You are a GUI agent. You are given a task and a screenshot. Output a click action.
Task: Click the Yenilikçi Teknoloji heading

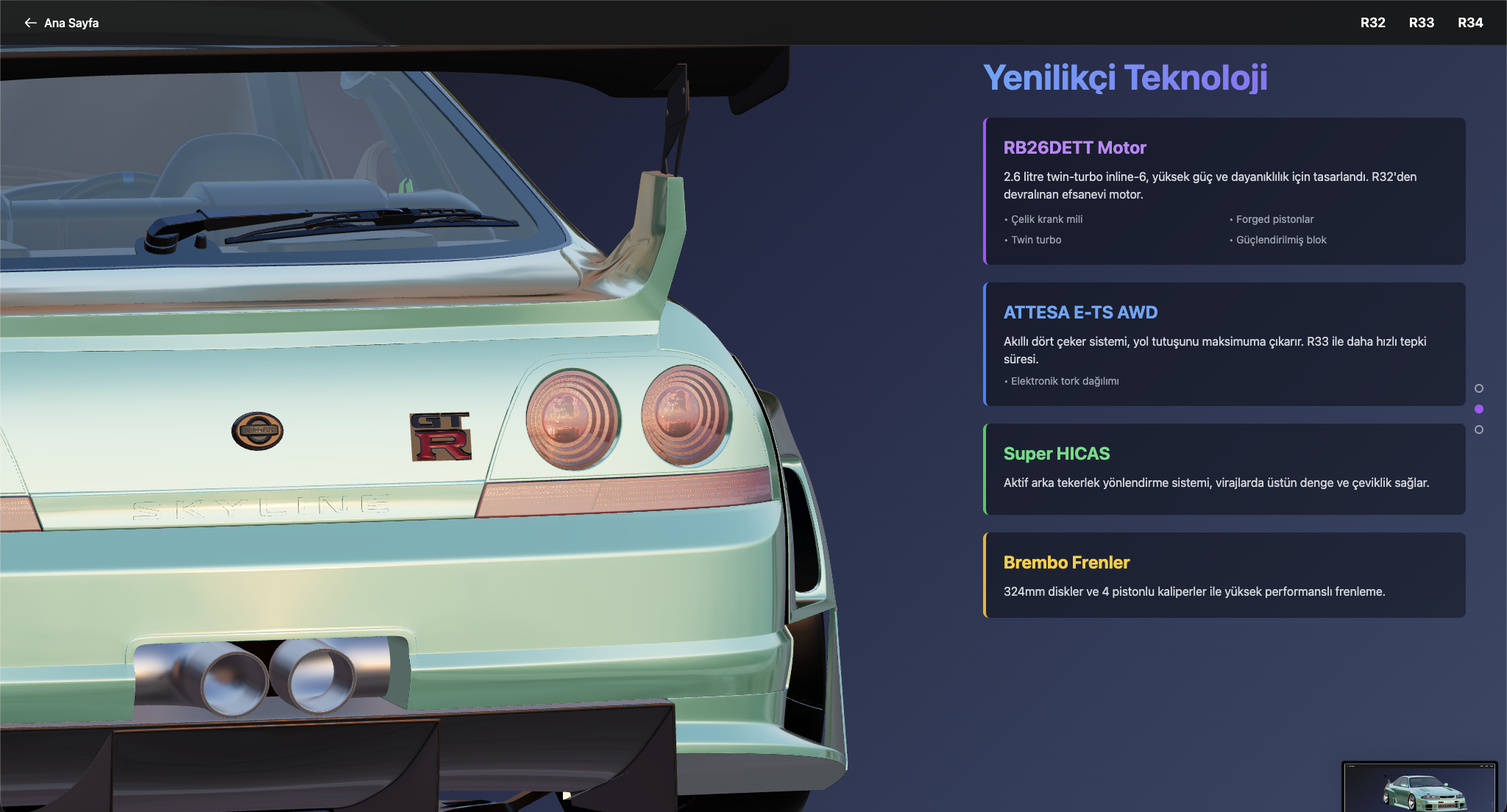(x=1126, y=76)
